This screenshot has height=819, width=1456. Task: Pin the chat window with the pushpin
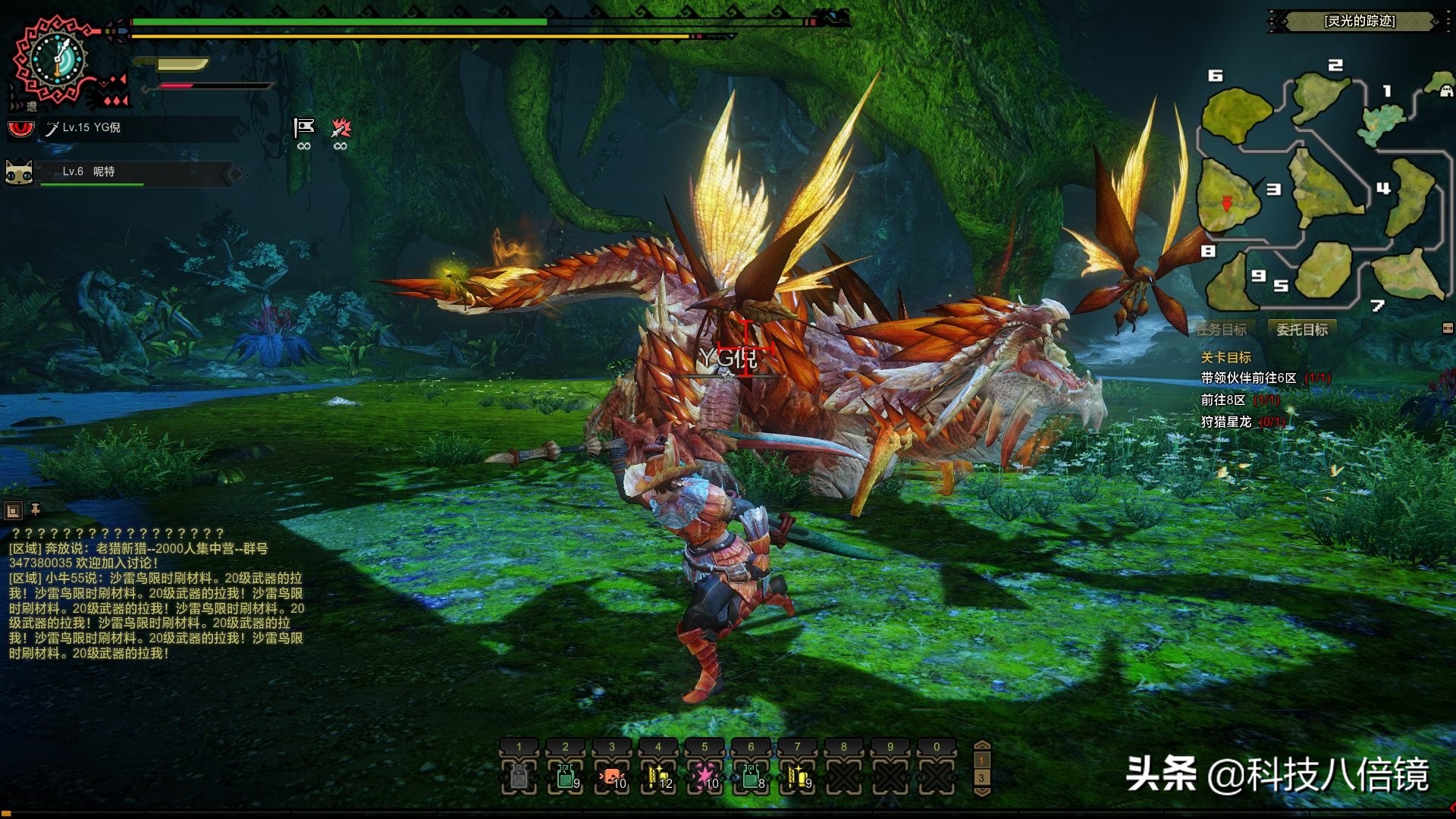pos(35,510)
